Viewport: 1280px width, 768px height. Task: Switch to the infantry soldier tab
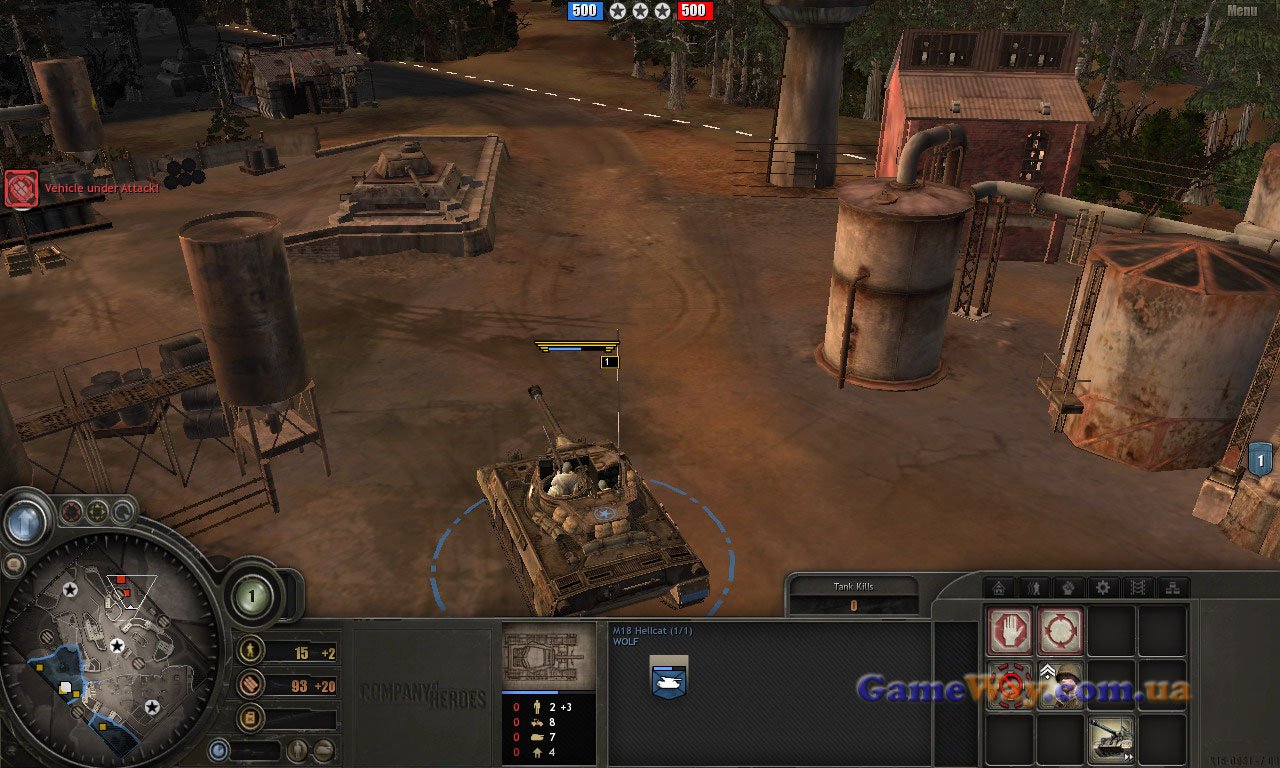pos(1033,588)
